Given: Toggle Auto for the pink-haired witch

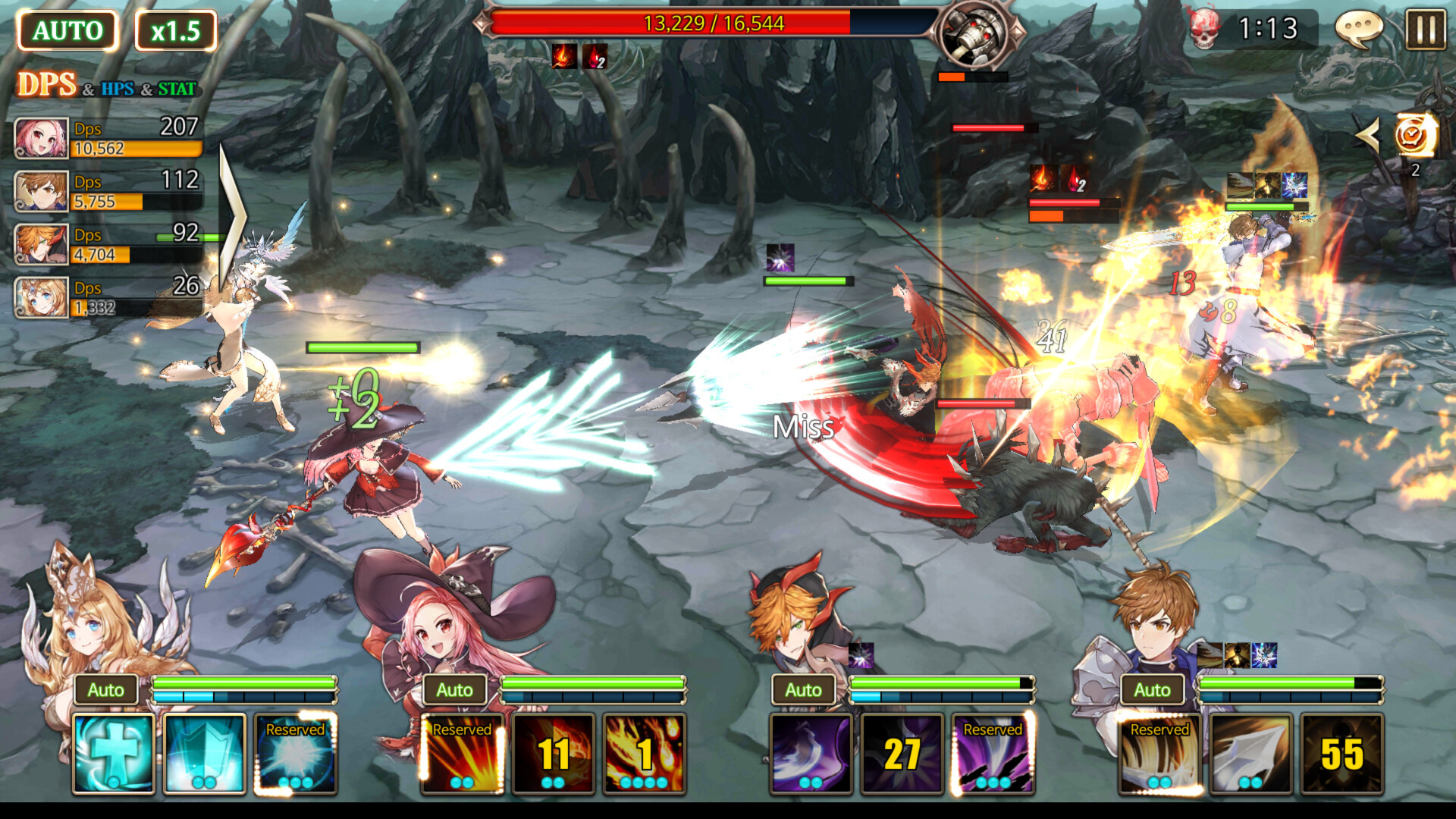Looking at the screenshot, I should pyautogui.click(x=455, y=689).
